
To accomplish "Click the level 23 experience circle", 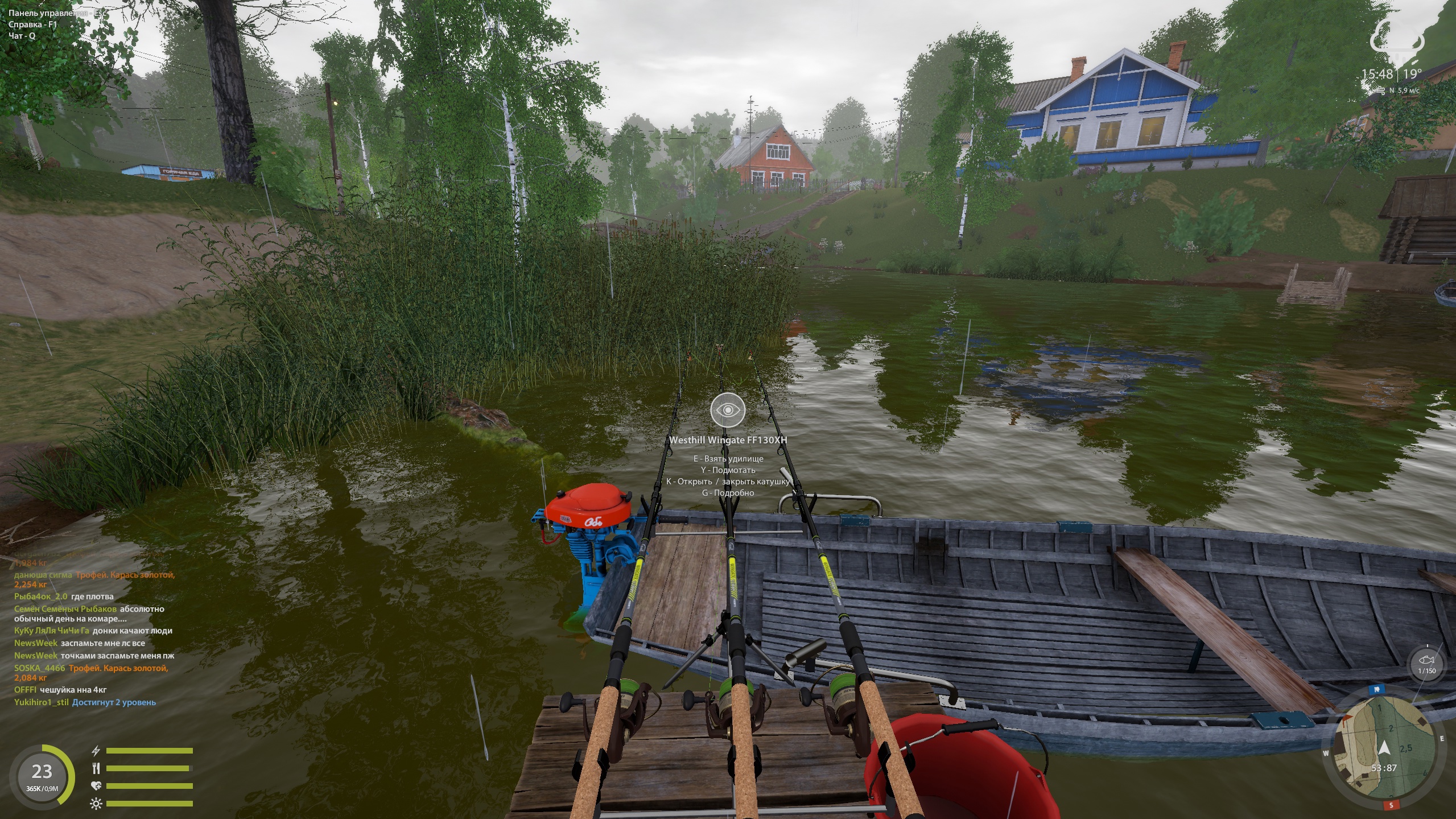I will 42,776.
